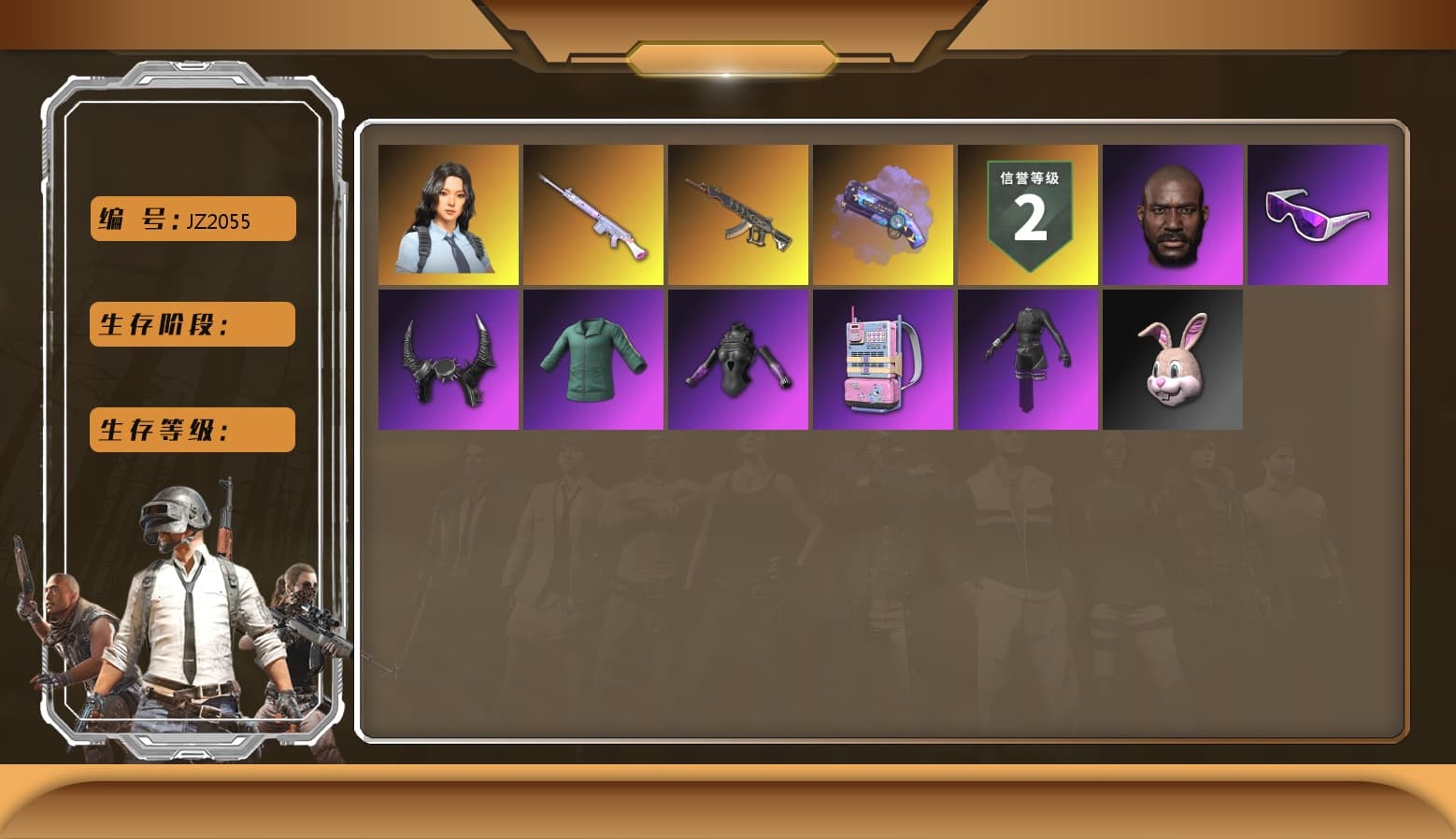Click the 编号 JZ2055 account number label

tap(192, 218)
